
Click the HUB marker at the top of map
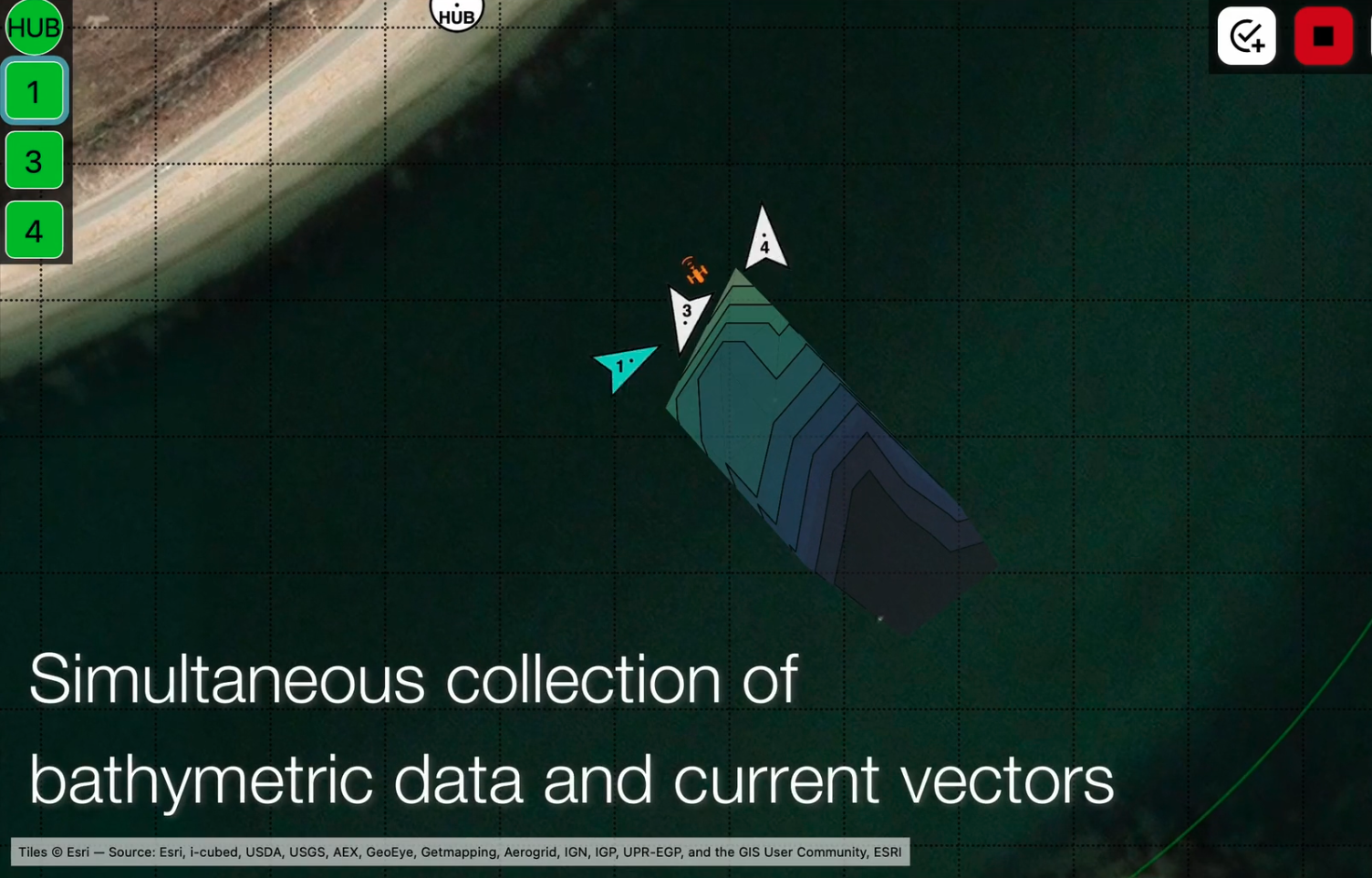(x=456, y=14)
